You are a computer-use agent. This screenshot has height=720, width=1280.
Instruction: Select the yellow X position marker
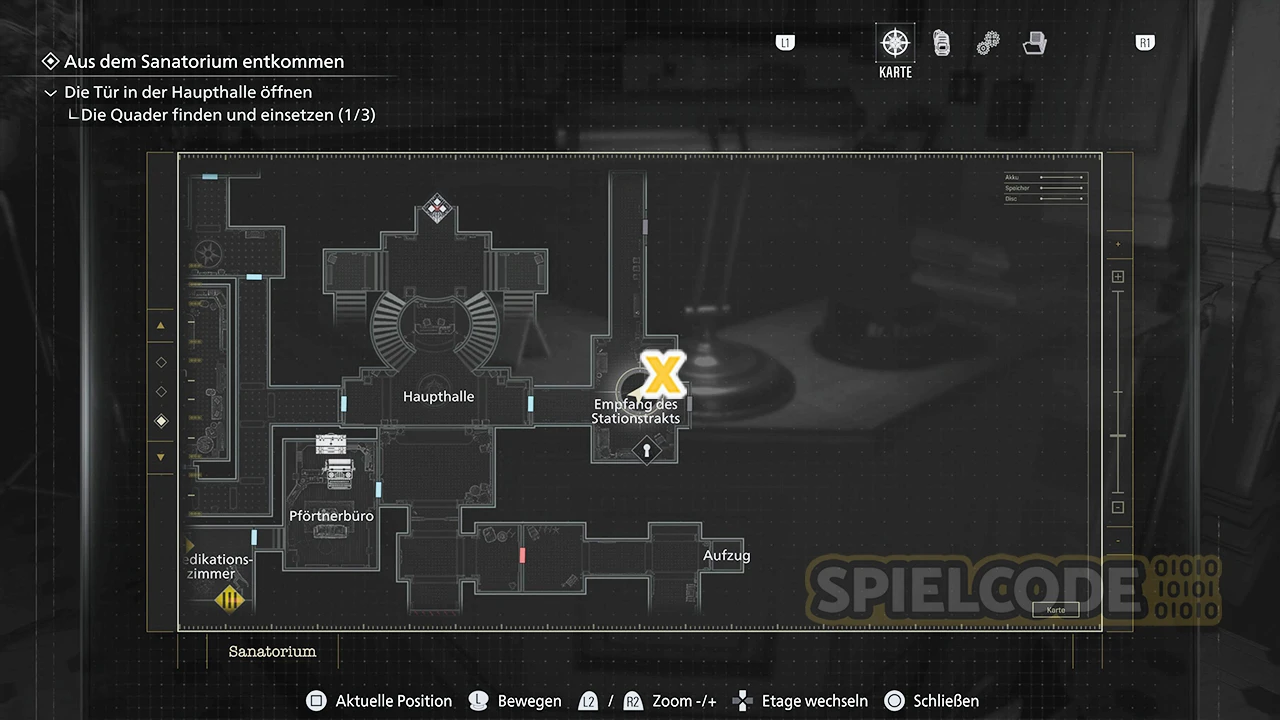coord(661,373)
